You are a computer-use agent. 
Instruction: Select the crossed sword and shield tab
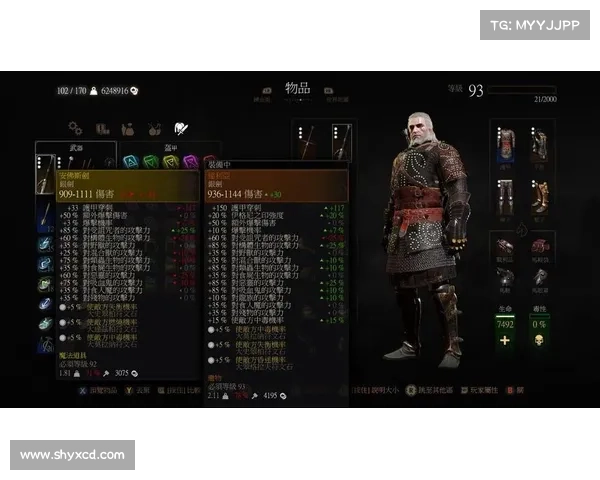pos(180,128)
